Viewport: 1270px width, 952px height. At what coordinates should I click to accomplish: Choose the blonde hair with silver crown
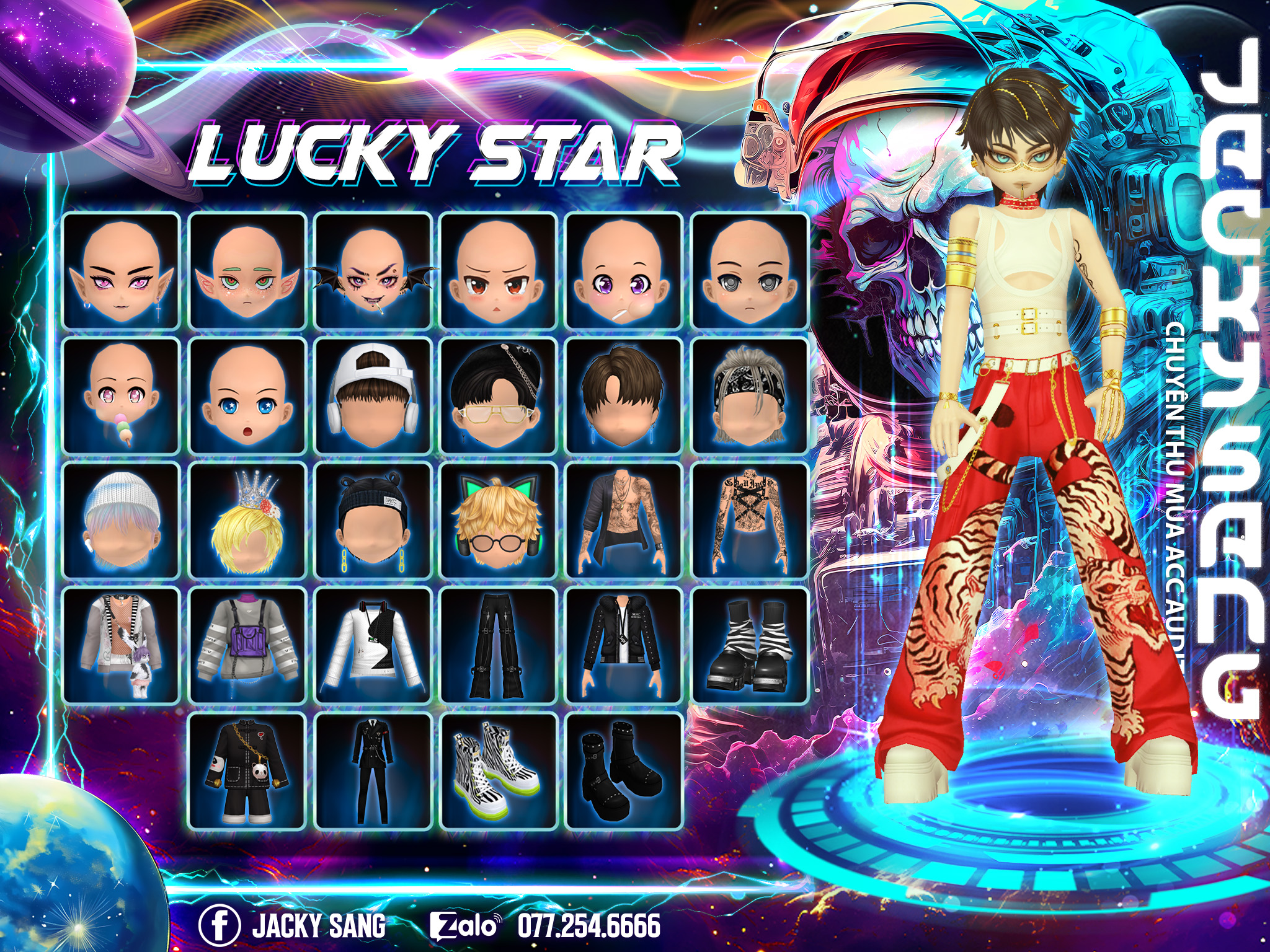[x=247, y=521]
